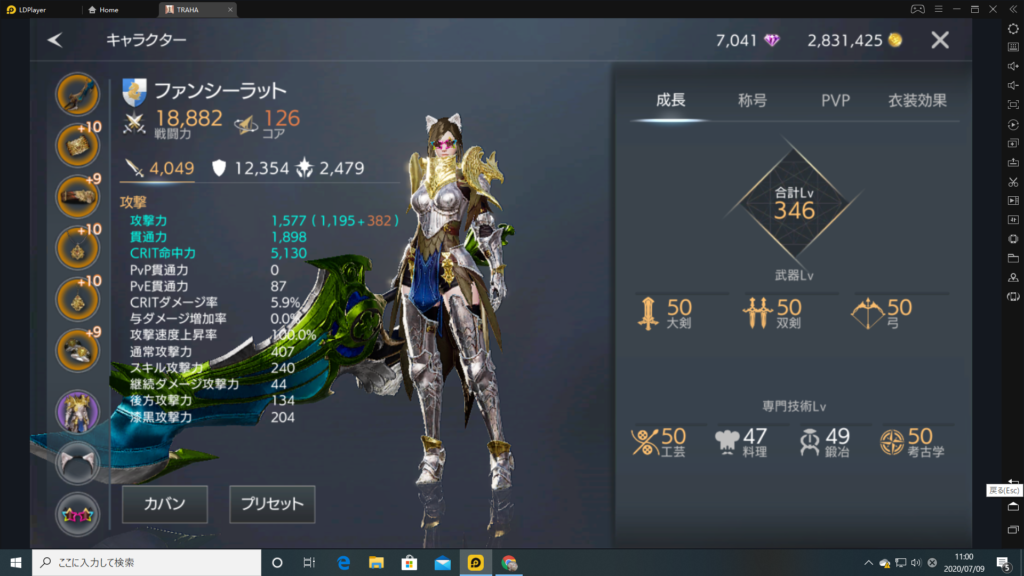Go back using the top-left arrow

point(55,40)
